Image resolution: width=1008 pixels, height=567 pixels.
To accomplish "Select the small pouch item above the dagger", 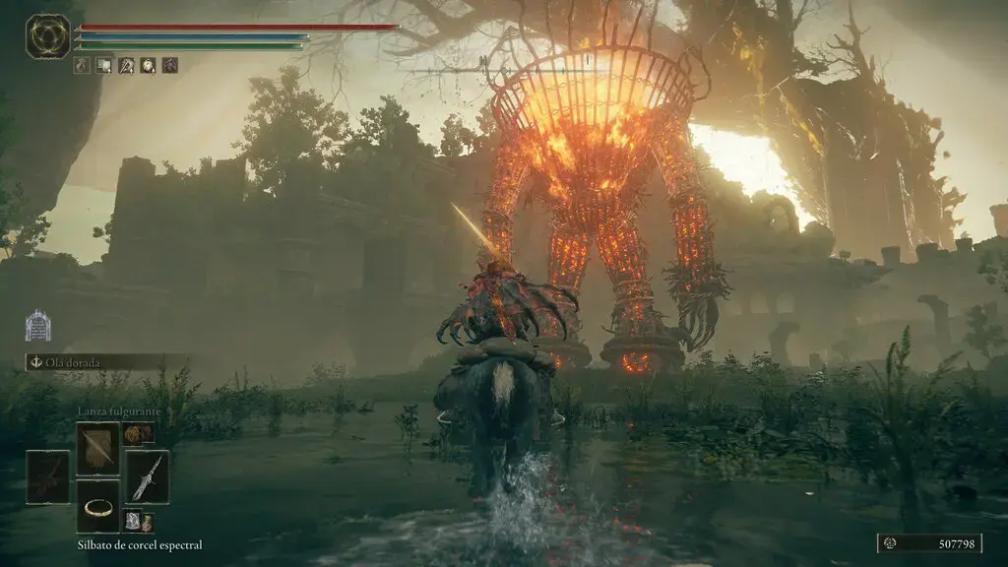I will [137, 433].
